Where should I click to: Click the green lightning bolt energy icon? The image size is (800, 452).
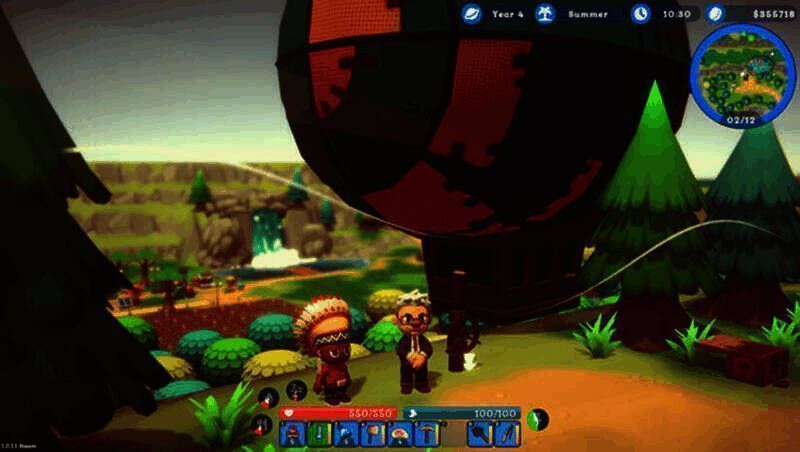click(539, 418)
